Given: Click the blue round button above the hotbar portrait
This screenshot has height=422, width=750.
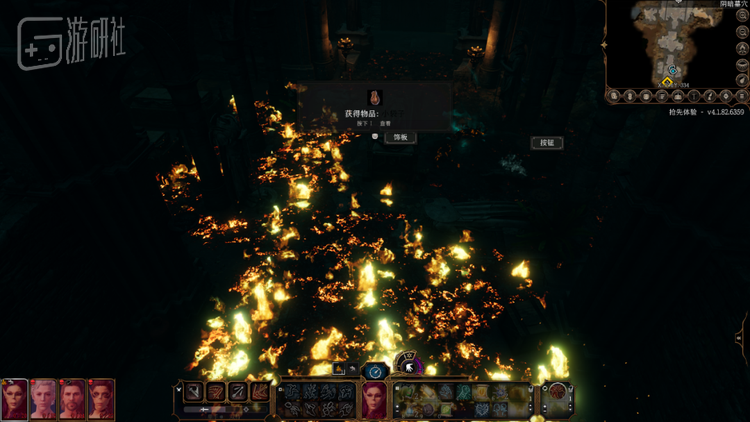Looking at the screenshot, I should click(374, 371).
